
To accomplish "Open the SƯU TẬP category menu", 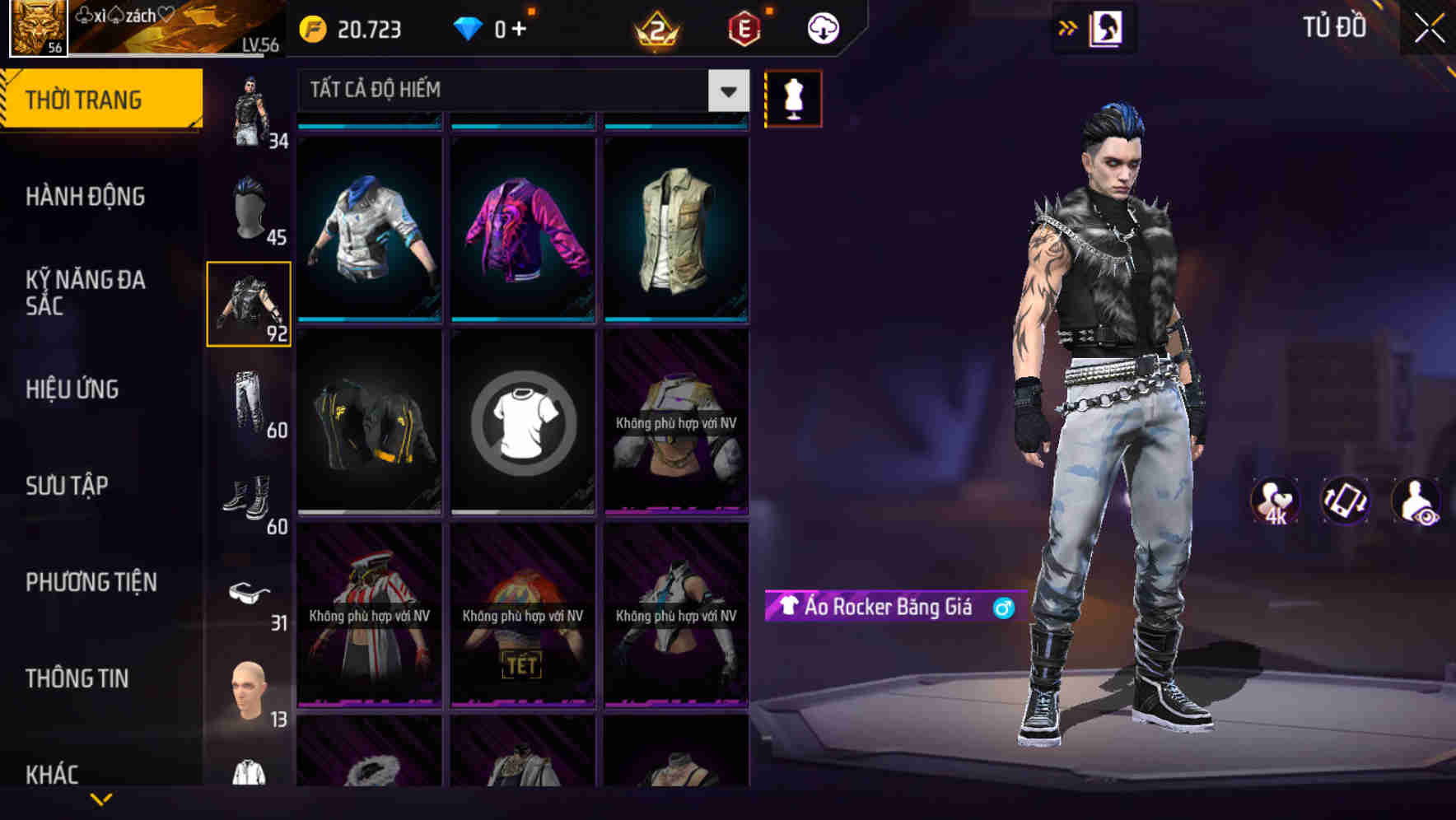I will pyautogui.click(x=68, y=486).
